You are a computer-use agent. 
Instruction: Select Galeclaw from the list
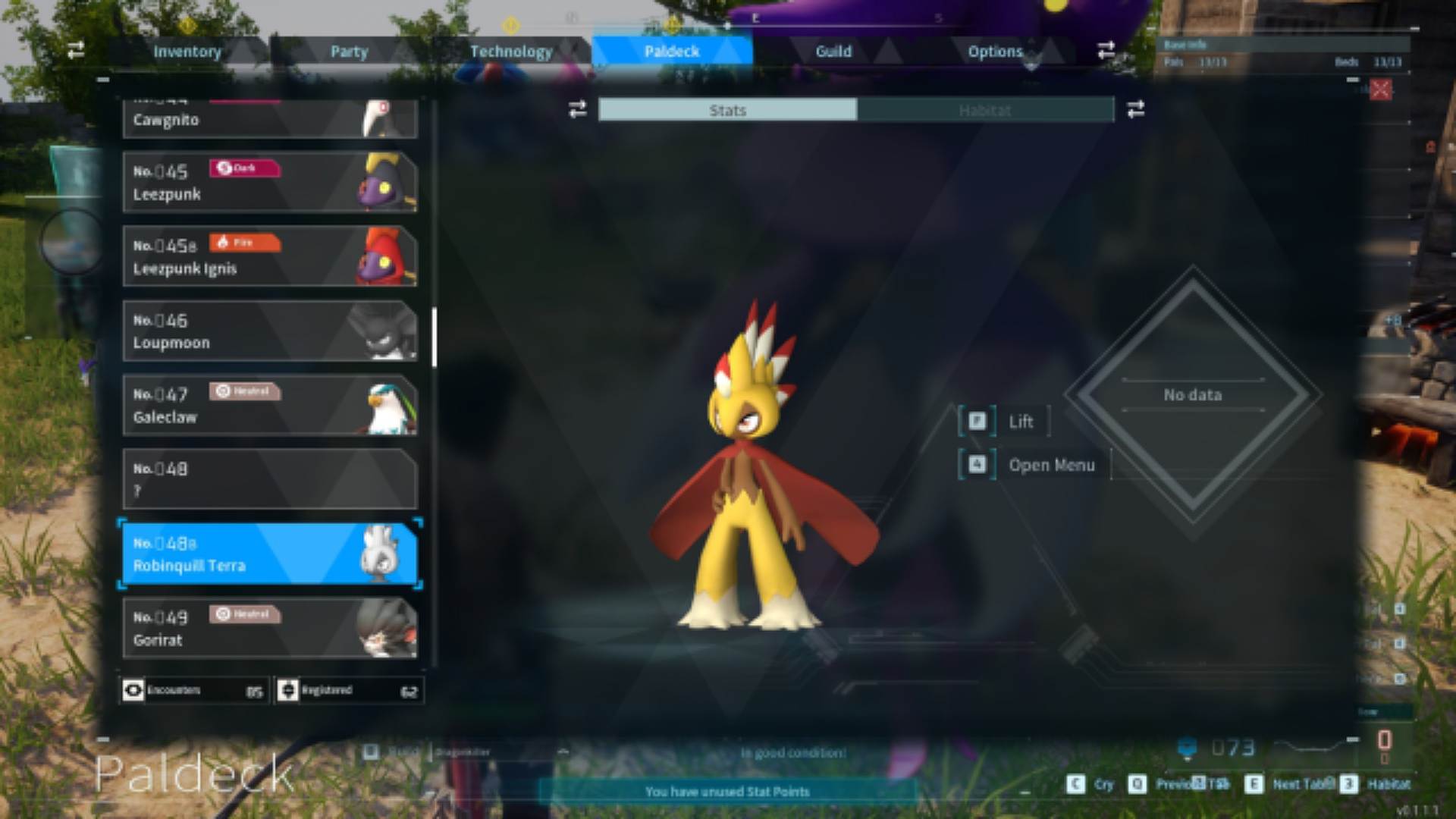point(269,405)
